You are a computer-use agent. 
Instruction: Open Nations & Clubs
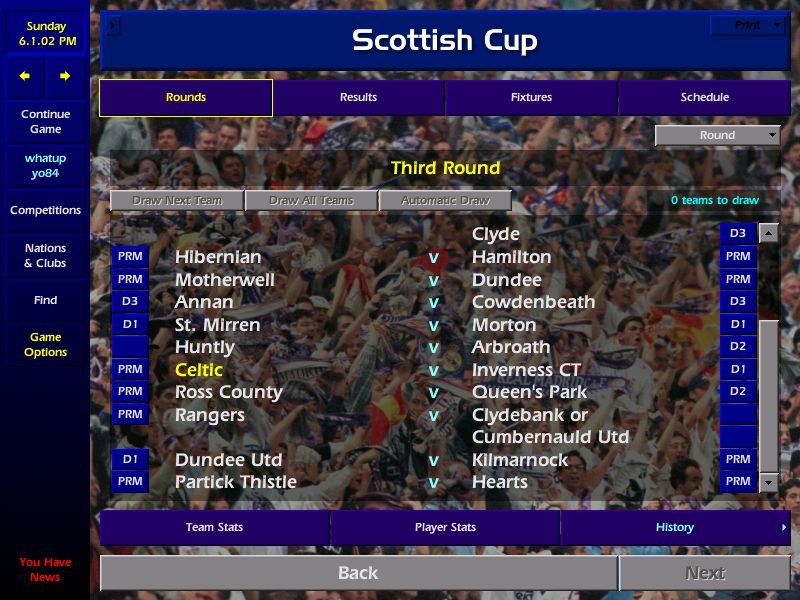pyautogui.click(x=45, y=255)
